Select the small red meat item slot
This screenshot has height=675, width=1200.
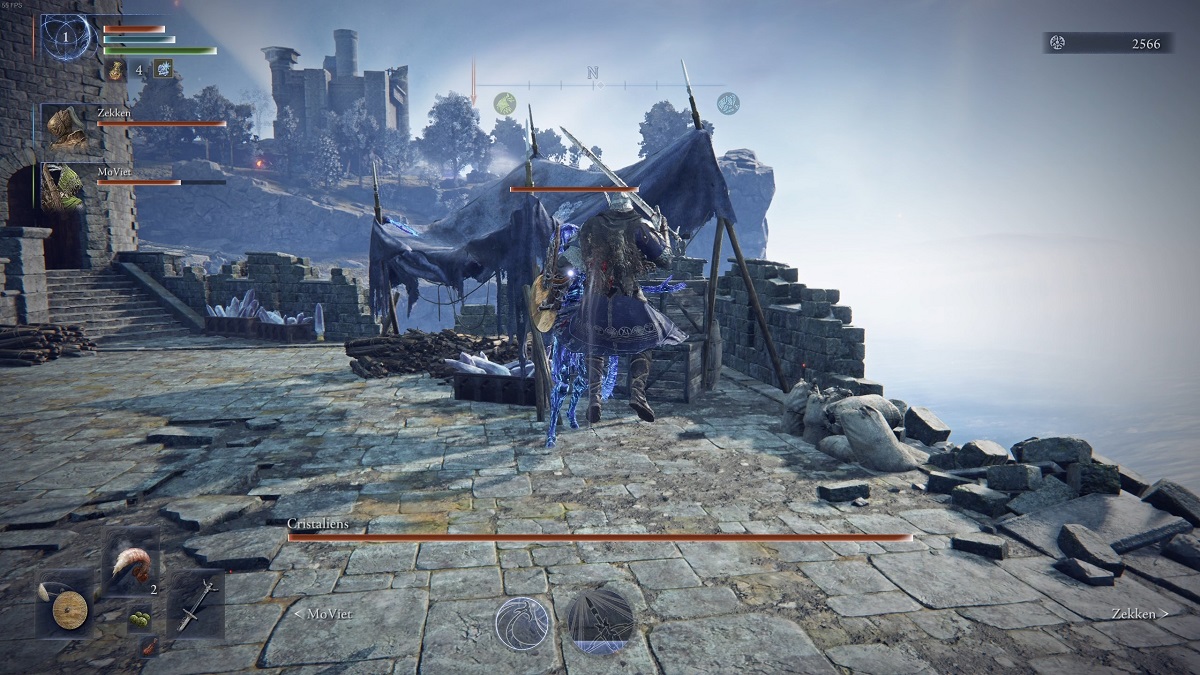tap(149, 650)
